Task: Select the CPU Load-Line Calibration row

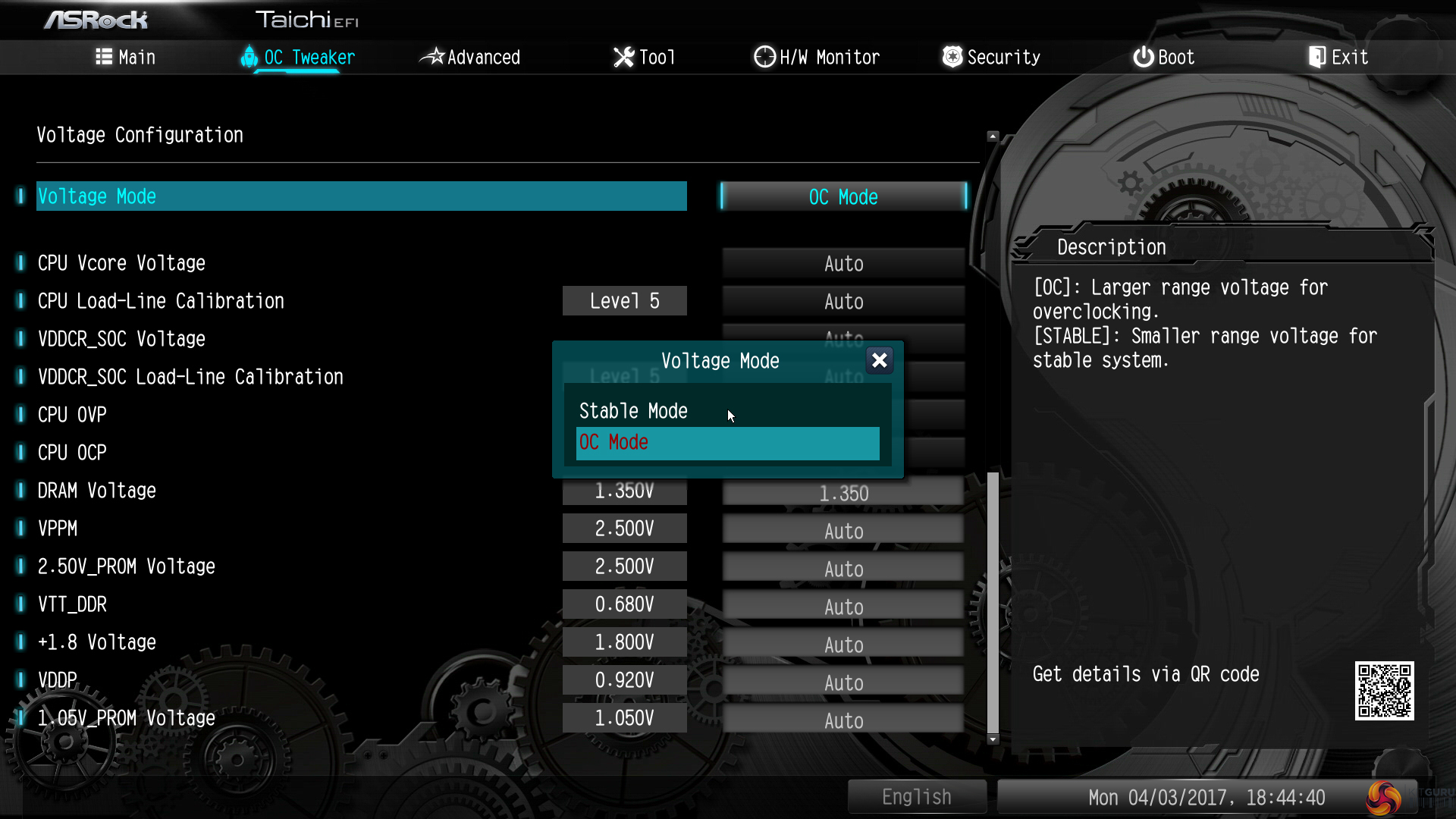Action: pyautogui.click(x=161, y=302)
